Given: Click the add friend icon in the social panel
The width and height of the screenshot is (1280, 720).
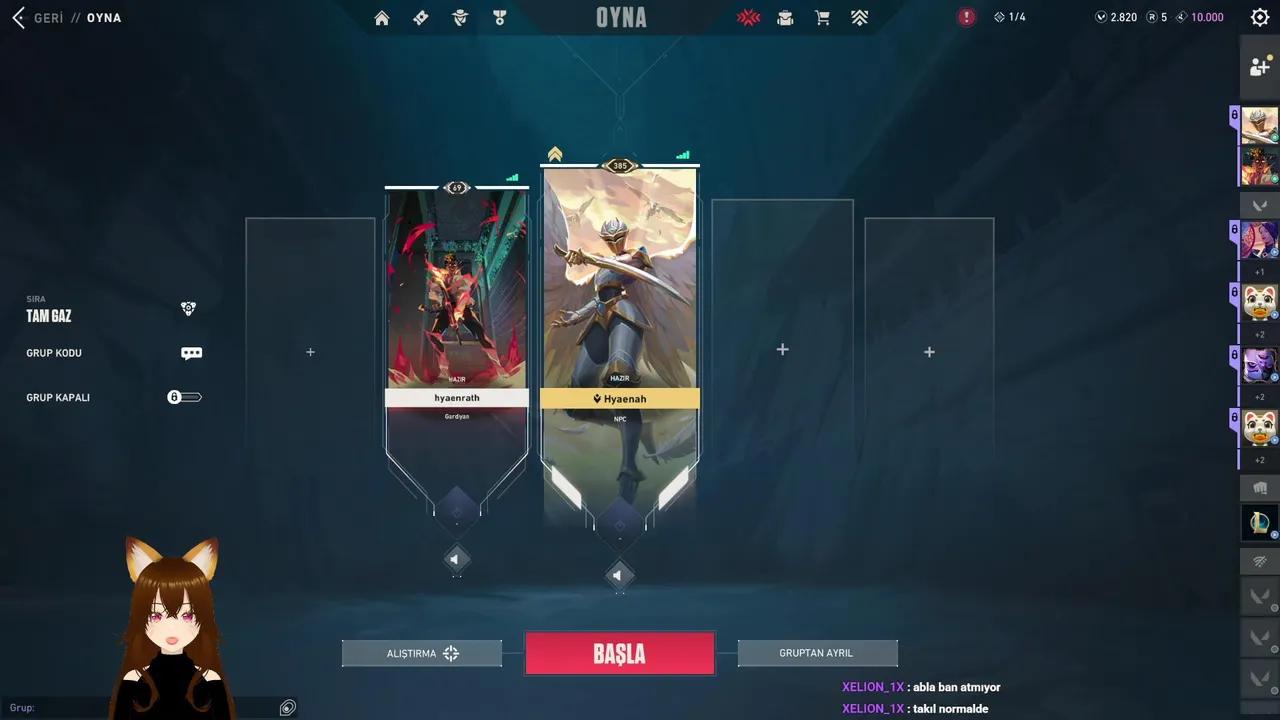Looking at the screenshot, I should point(1259,66).
